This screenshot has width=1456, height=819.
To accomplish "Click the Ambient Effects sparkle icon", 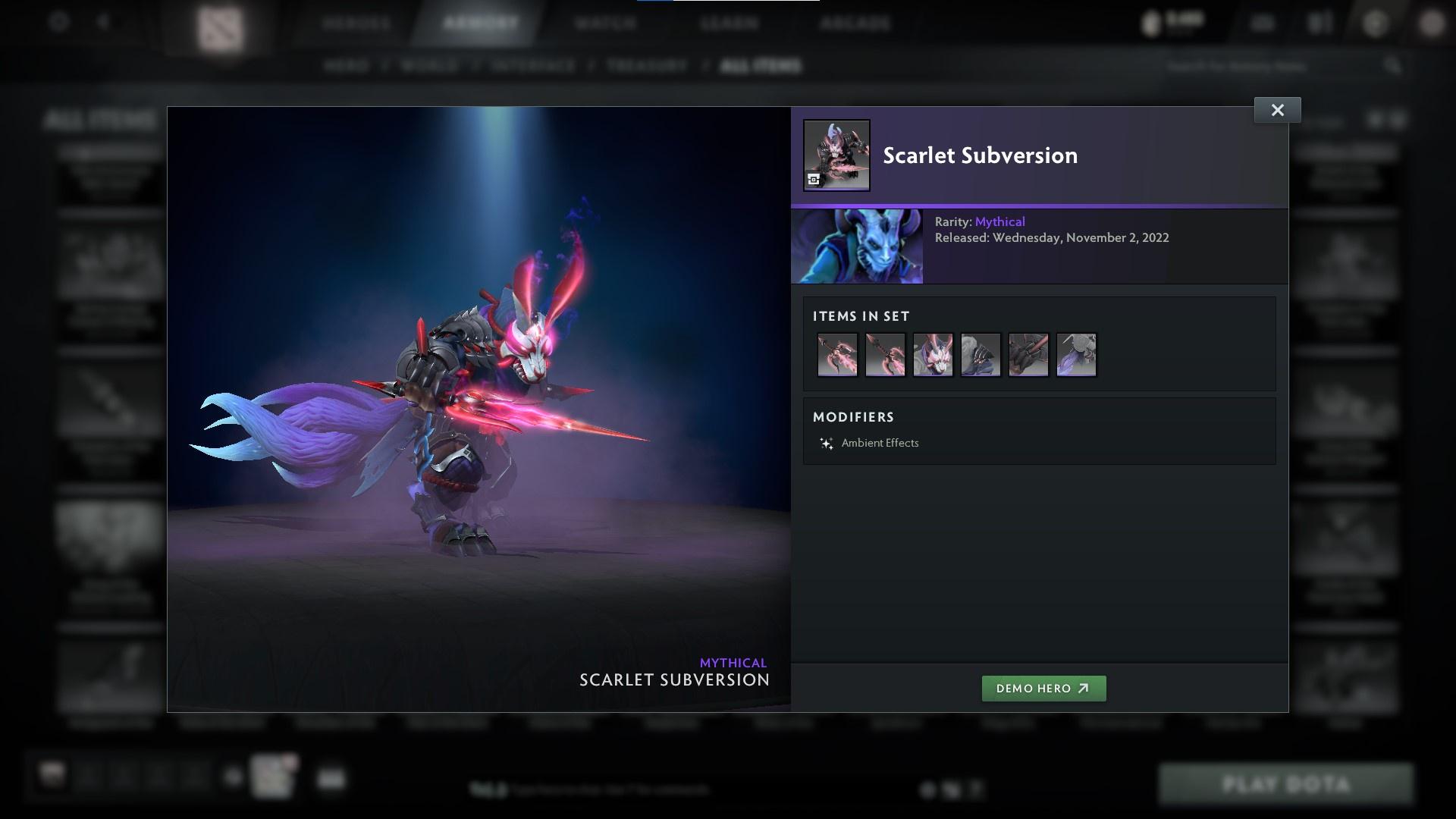I will click(827, 443).
